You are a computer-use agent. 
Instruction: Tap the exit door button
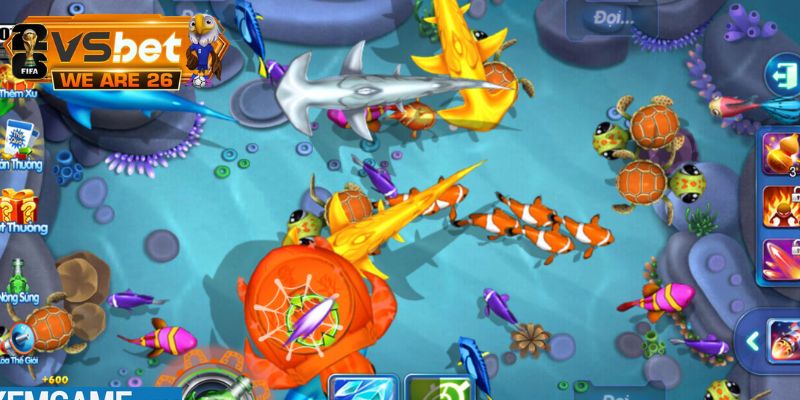coord(780,74)
